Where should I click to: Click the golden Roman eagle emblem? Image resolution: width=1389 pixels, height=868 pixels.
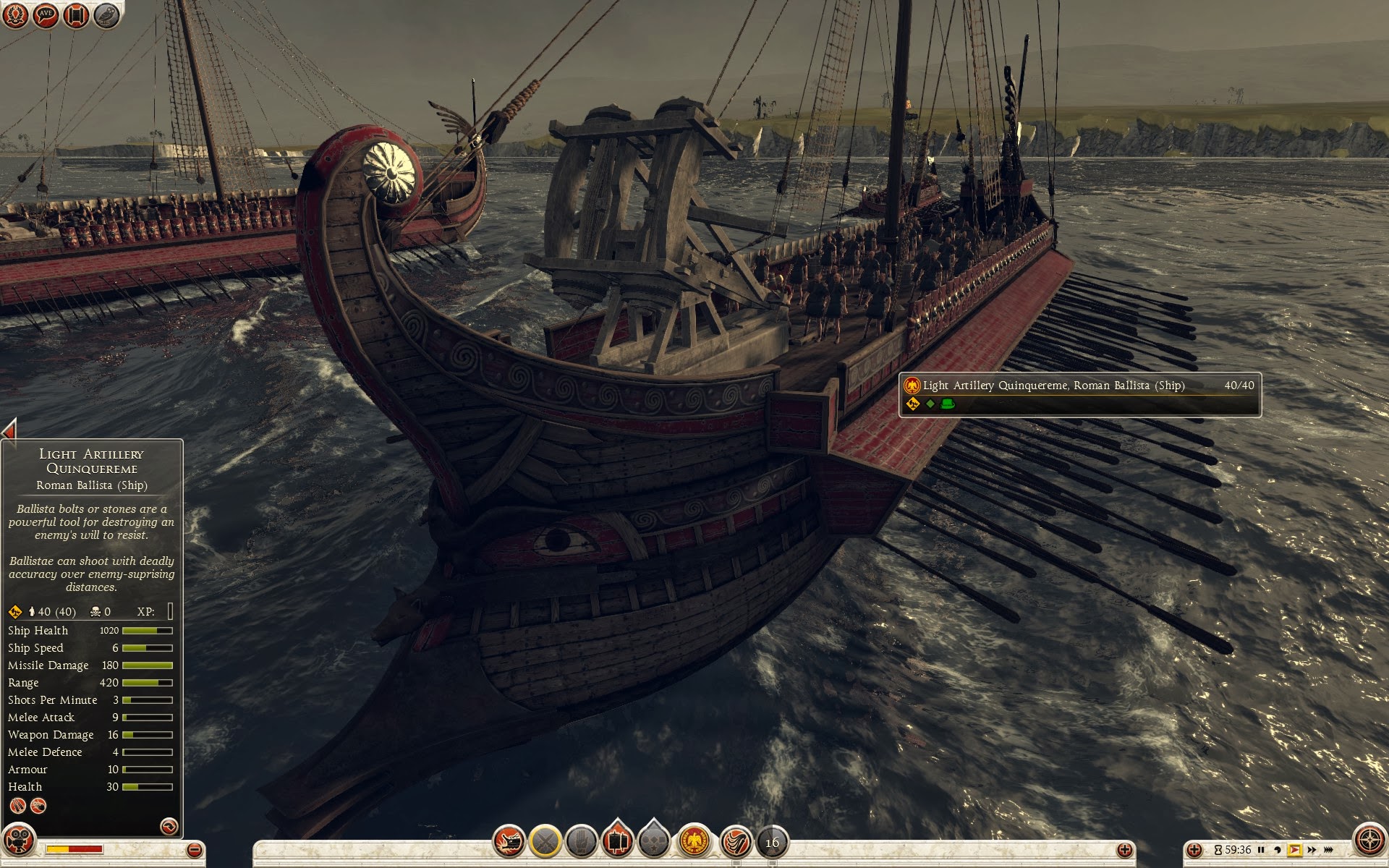tap(694, 842)
